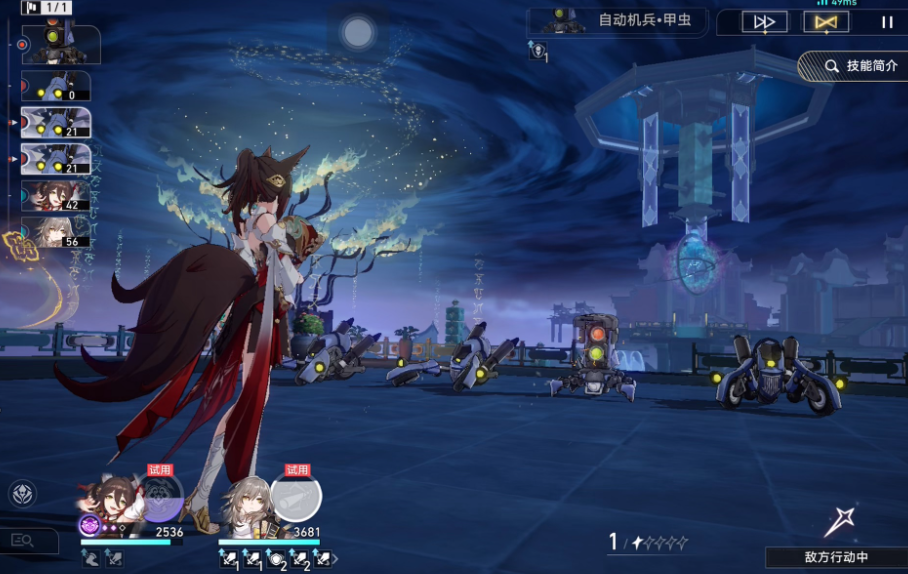Image resolution: width=908 pixels, height=574 pixels.
Task: Open the round flower-emblem button on the left edge
Action: coord(22,493)
